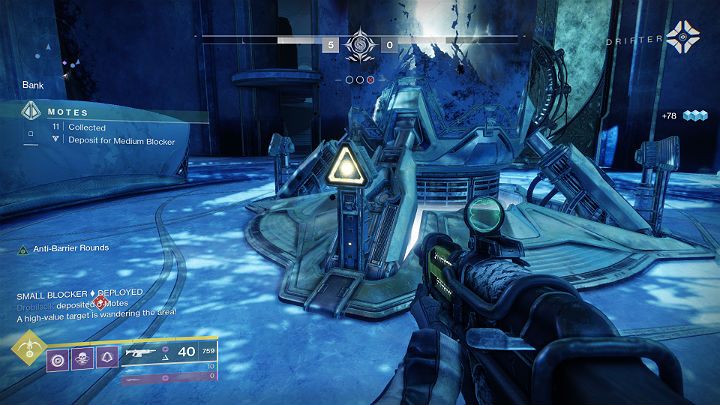Trigger the class ability icon
The height and width of the screenshot is (405, 720).
(107, 356)
